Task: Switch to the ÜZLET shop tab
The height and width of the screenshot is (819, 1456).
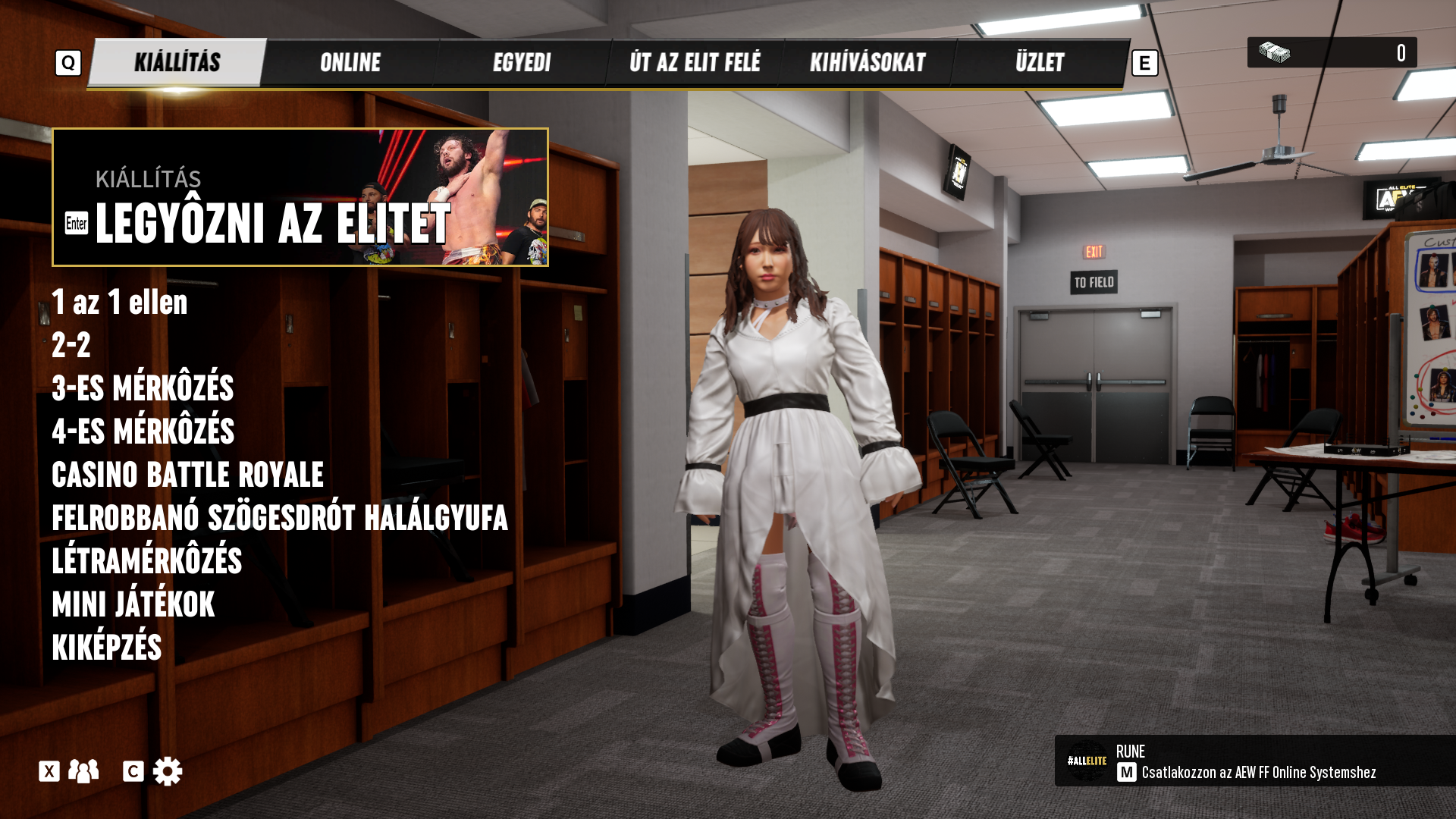Action: tap(1040, 63)
